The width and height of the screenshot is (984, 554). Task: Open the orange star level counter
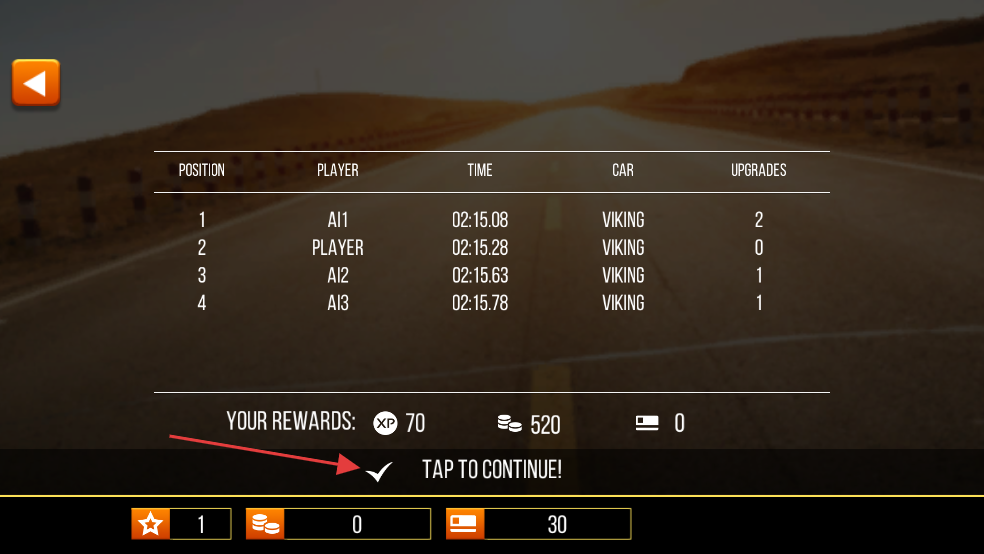coord(181,524)
